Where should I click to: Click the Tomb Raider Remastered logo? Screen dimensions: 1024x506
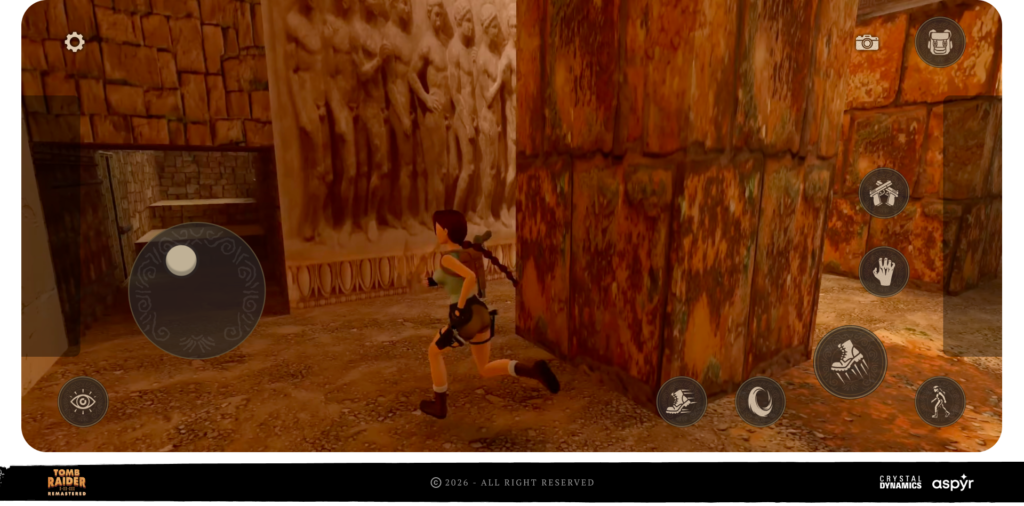[x=67, y=482]
